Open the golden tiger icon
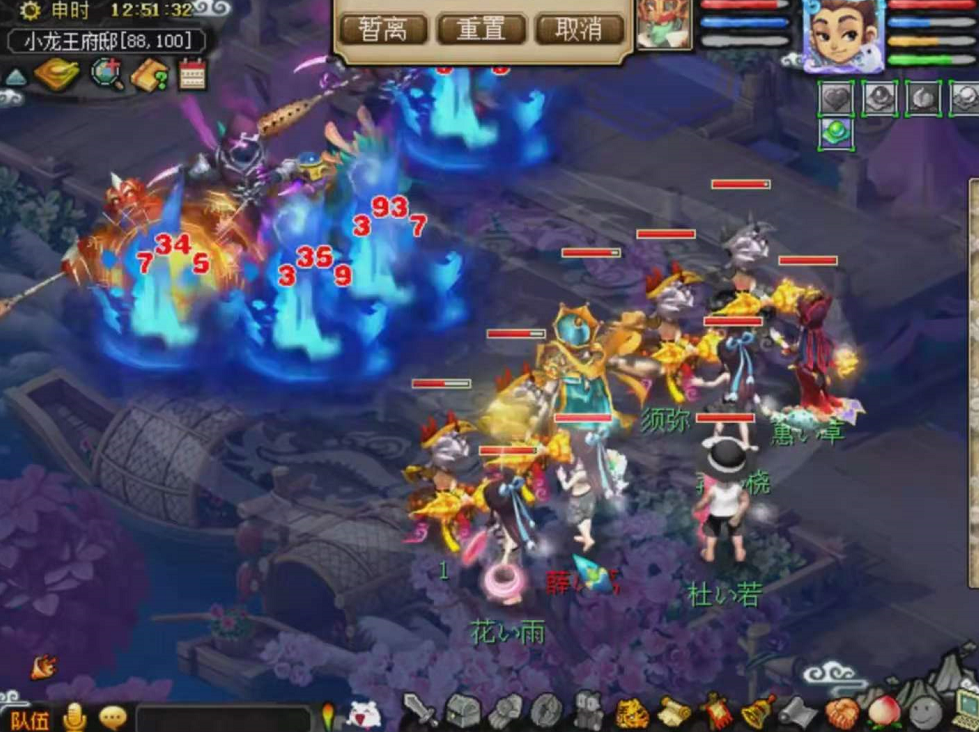Screen dimensions: 979x732 coord(632,712)
